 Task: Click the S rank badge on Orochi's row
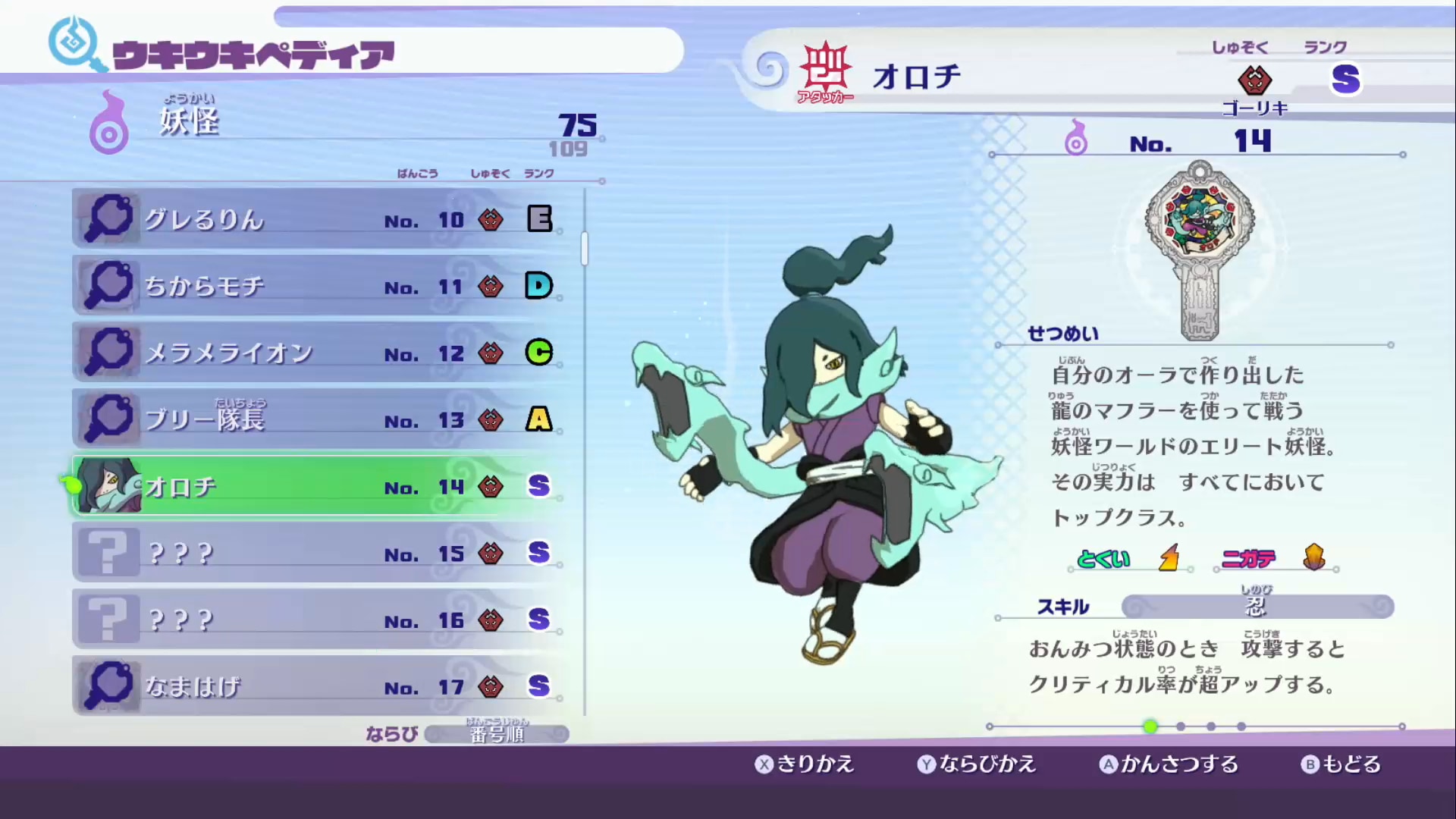tap(539, 486)
